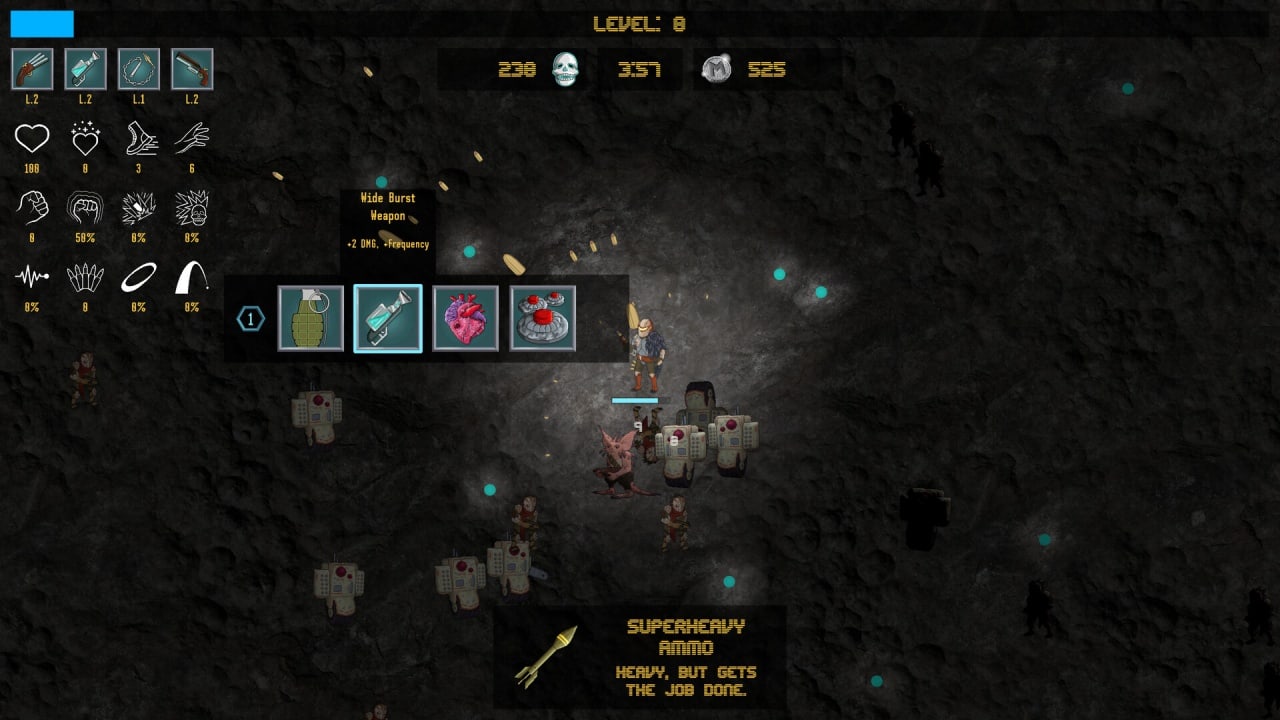
Task: Choose the grenade upgrade card
Action: pos(311,318)
